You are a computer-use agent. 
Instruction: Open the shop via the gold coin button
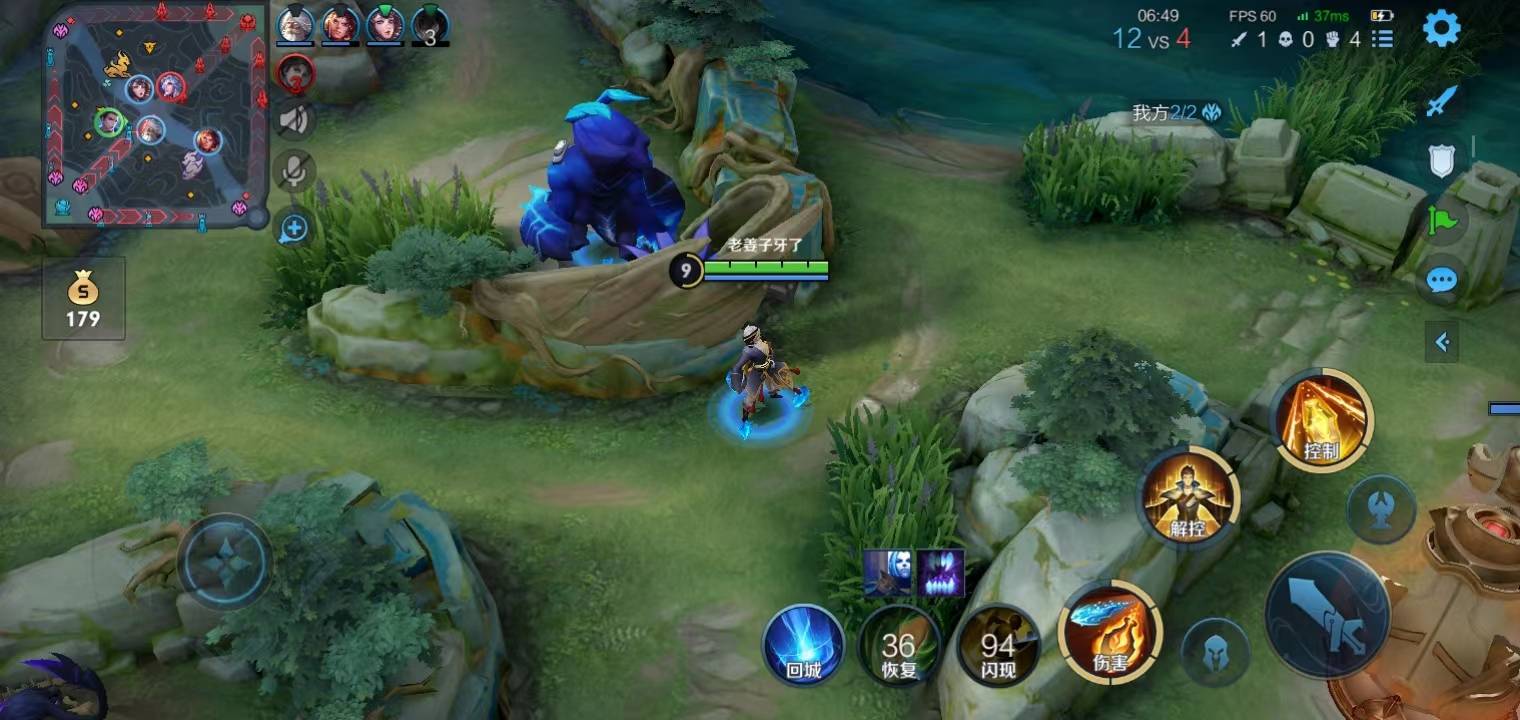(83, 298)
